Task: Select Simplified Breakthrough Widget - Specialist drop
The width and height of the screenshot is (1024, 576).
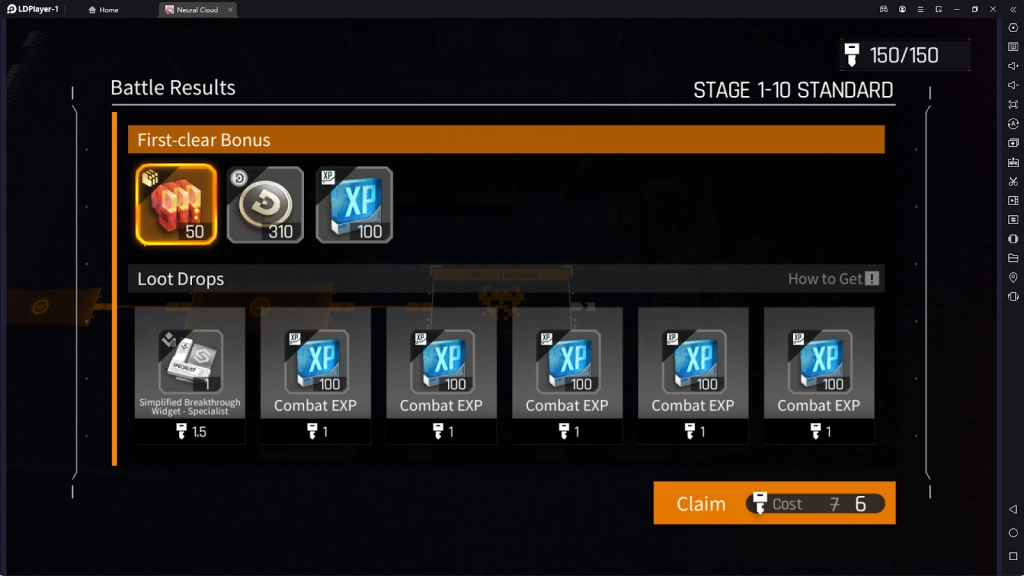Action: [190, 363]
